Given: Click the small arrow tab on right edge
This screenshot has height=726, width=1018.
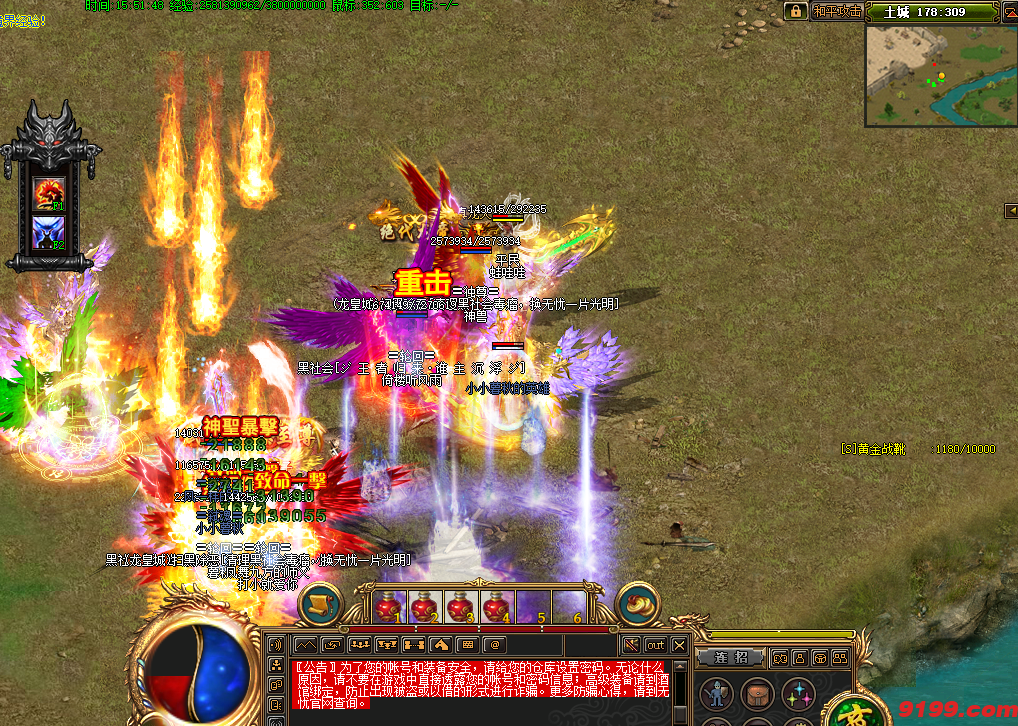Looking at the screenshot, I should (1010, 209).
